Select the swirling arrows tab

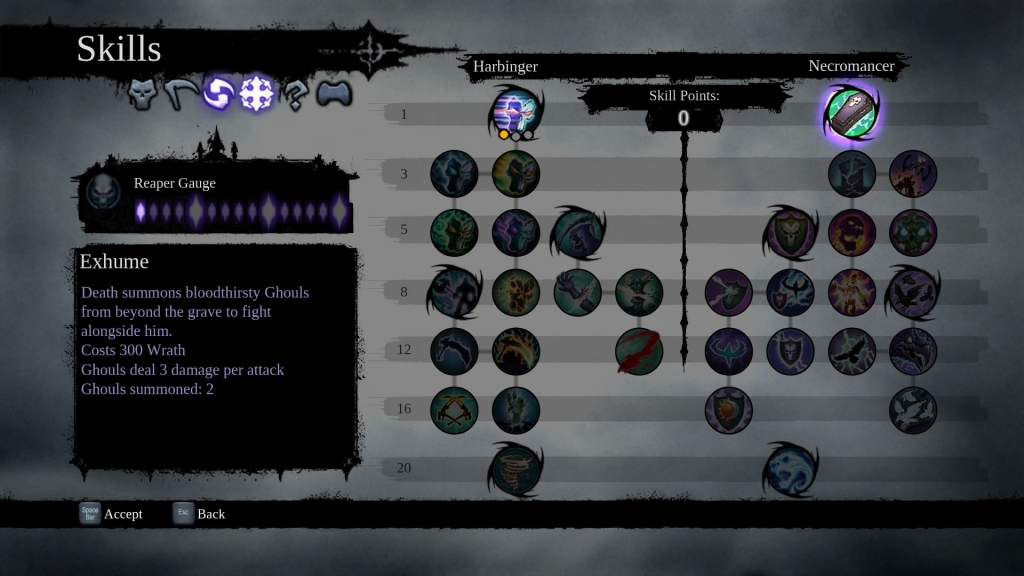218,95
